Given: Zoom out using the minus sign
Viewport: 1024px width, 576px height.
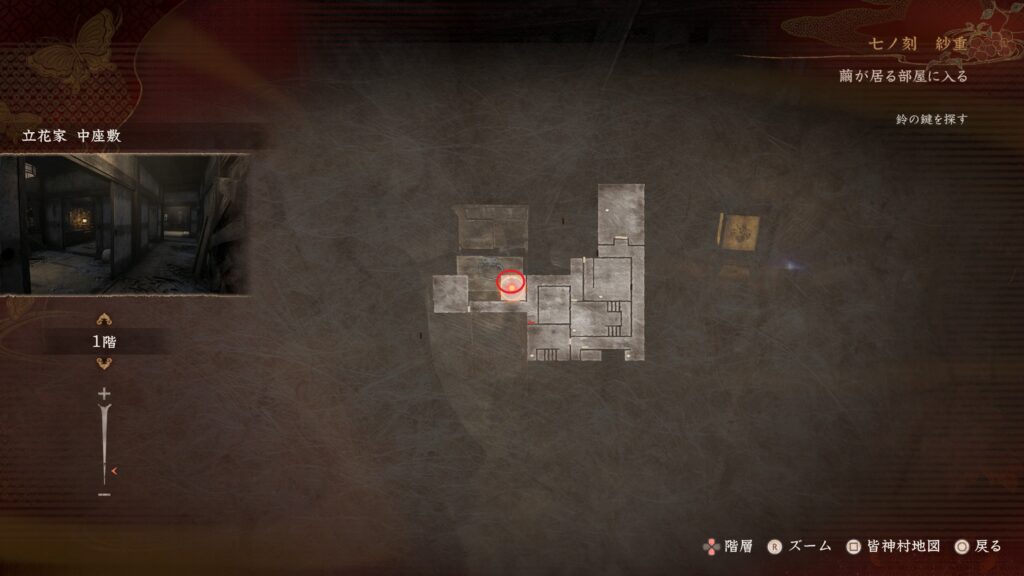Looking at the screenshot, I should pyautogui.click(x=104, y=494).
